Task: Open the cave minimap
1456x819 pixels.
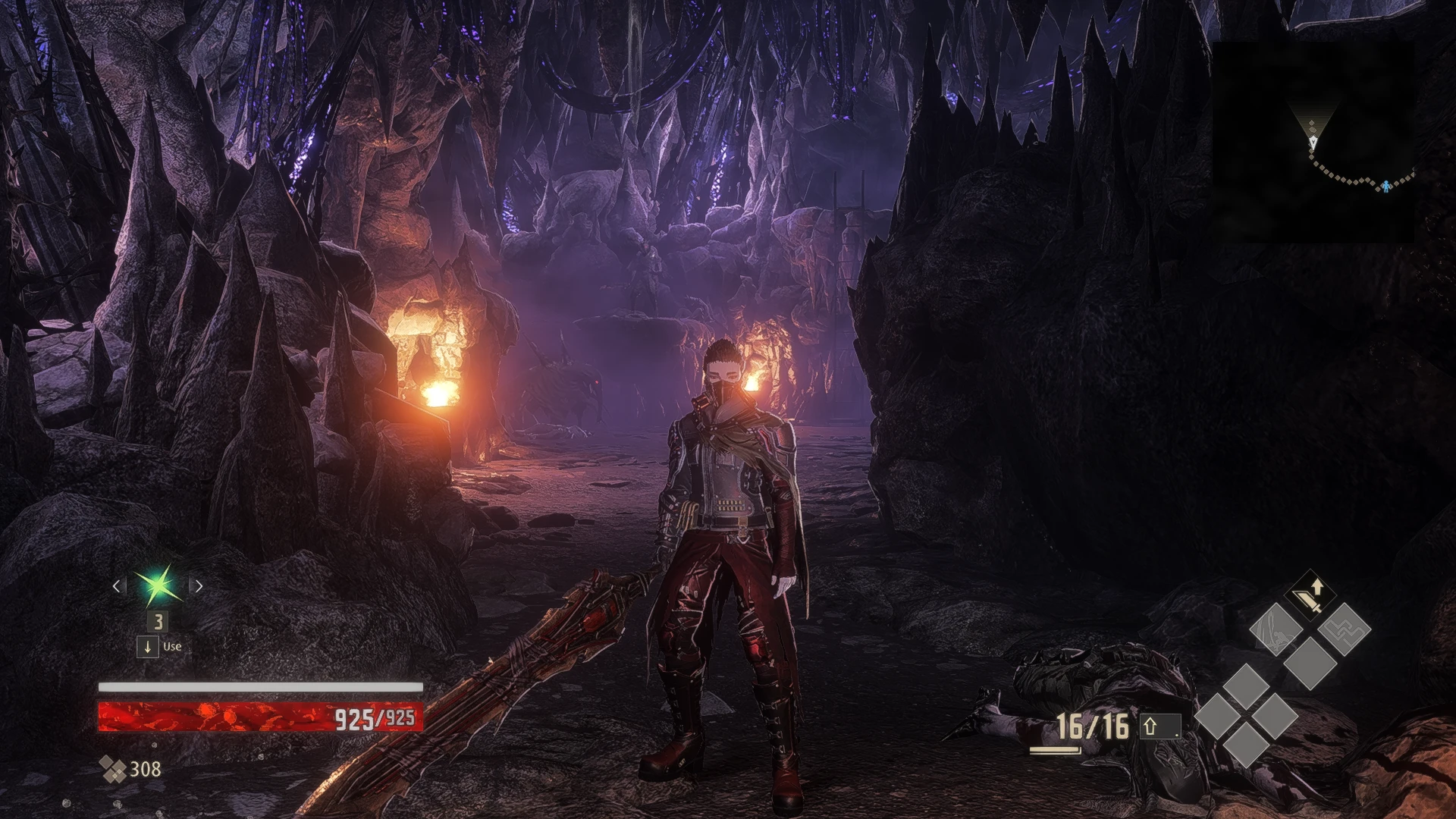Action: [1313, 142]
